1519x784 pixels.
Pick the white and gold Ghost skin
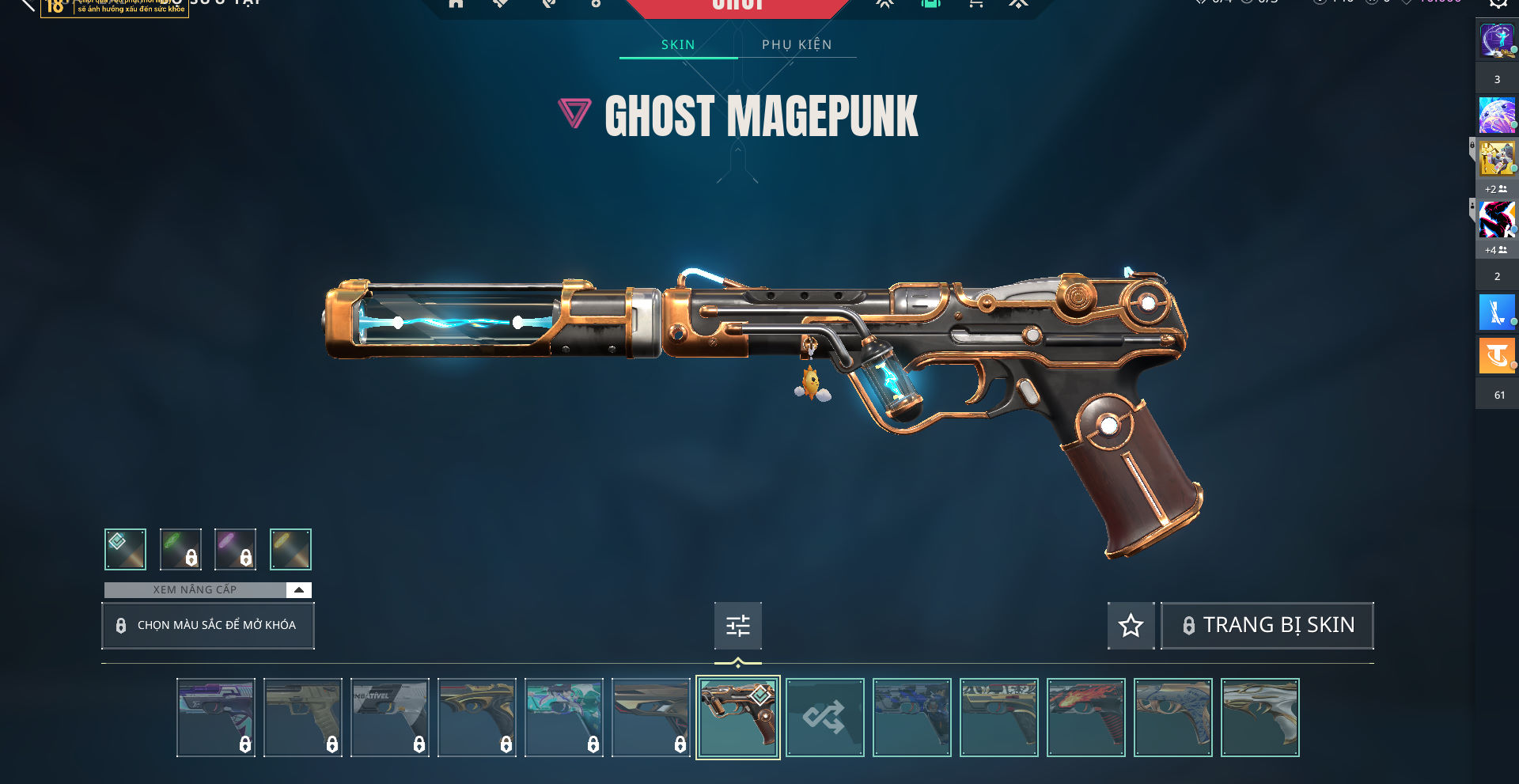click(1260, 718)
